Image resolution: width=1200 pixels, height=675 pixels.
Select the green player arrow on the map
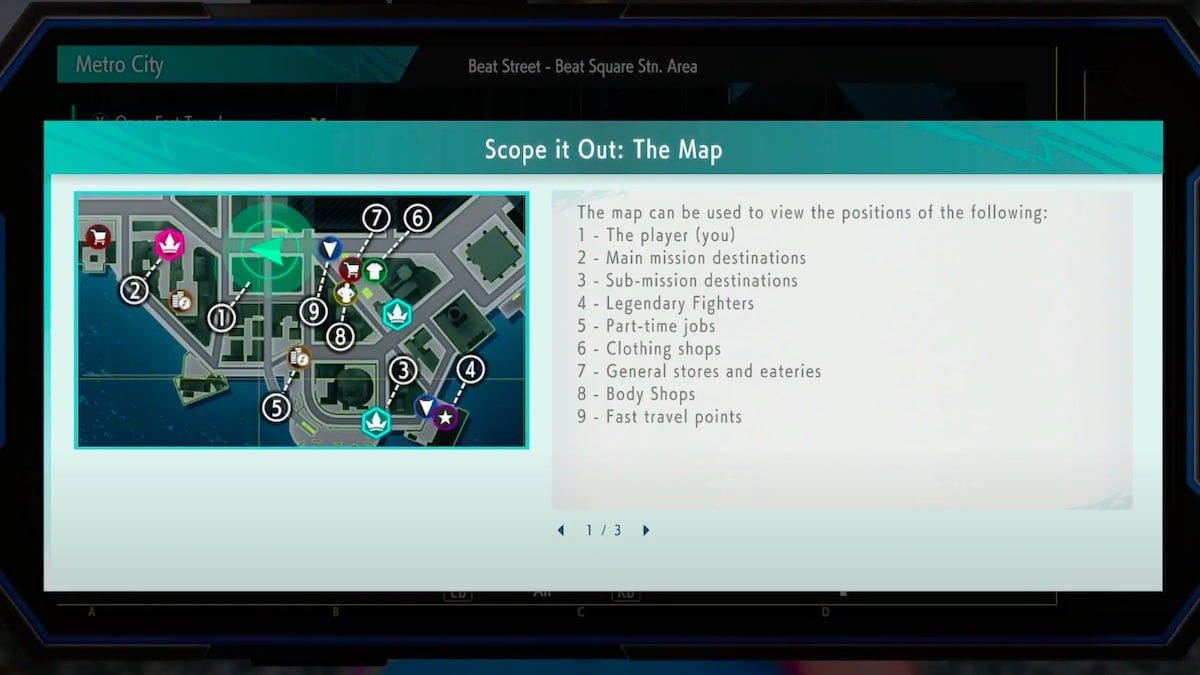click(x=268, y=251)
